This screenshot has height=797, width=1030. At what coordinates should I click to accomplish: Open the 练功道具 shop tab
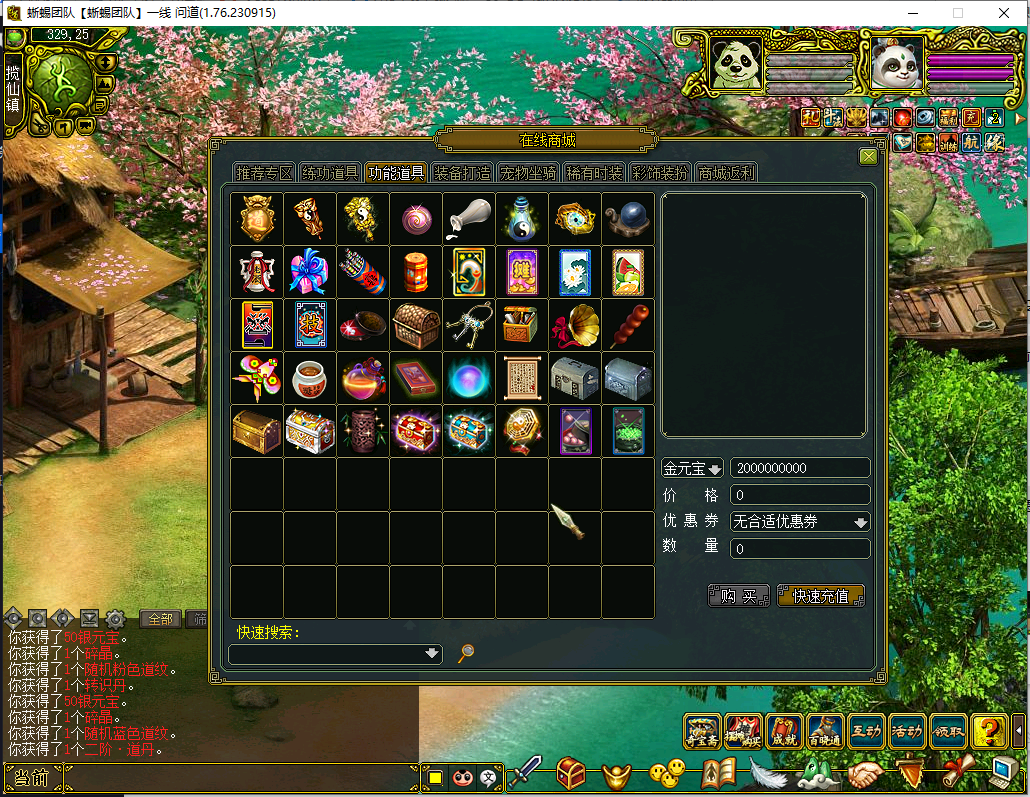(x=330, y=173)
